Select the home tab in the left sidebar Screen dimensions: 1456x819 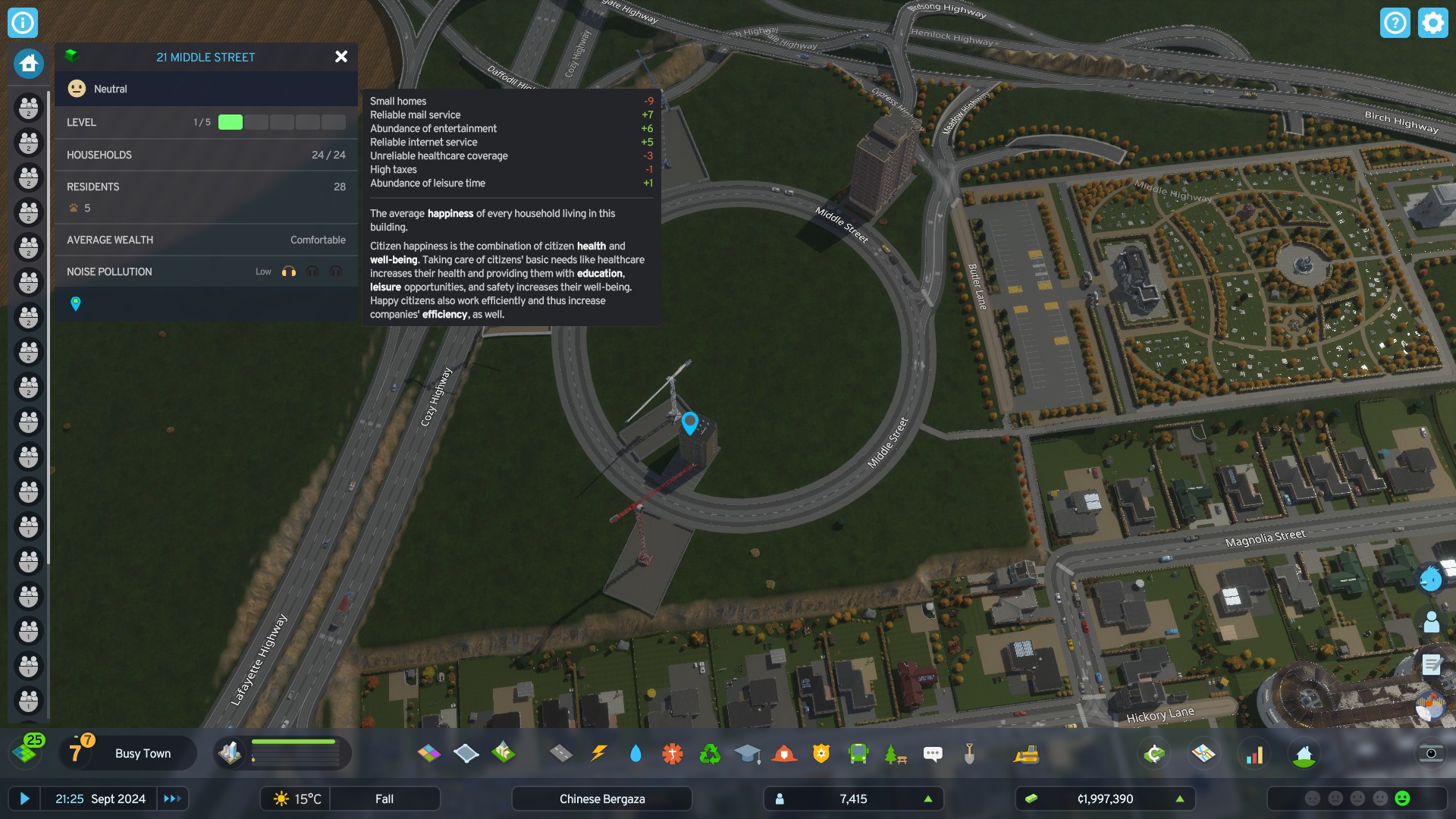click(27, 64)
